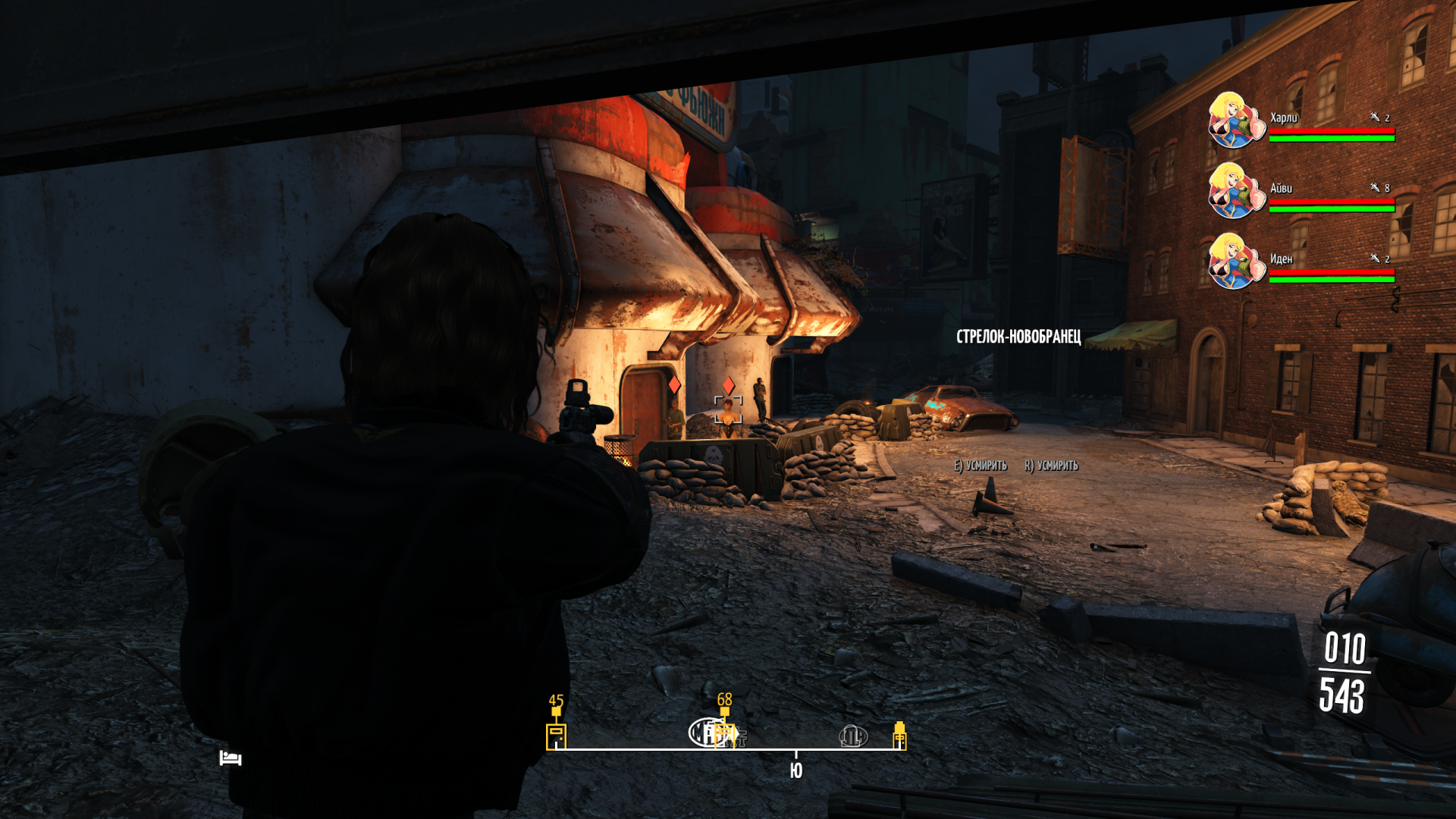
Task: Select the compass quest marker labeled 68
Action: tap(725, 733)
